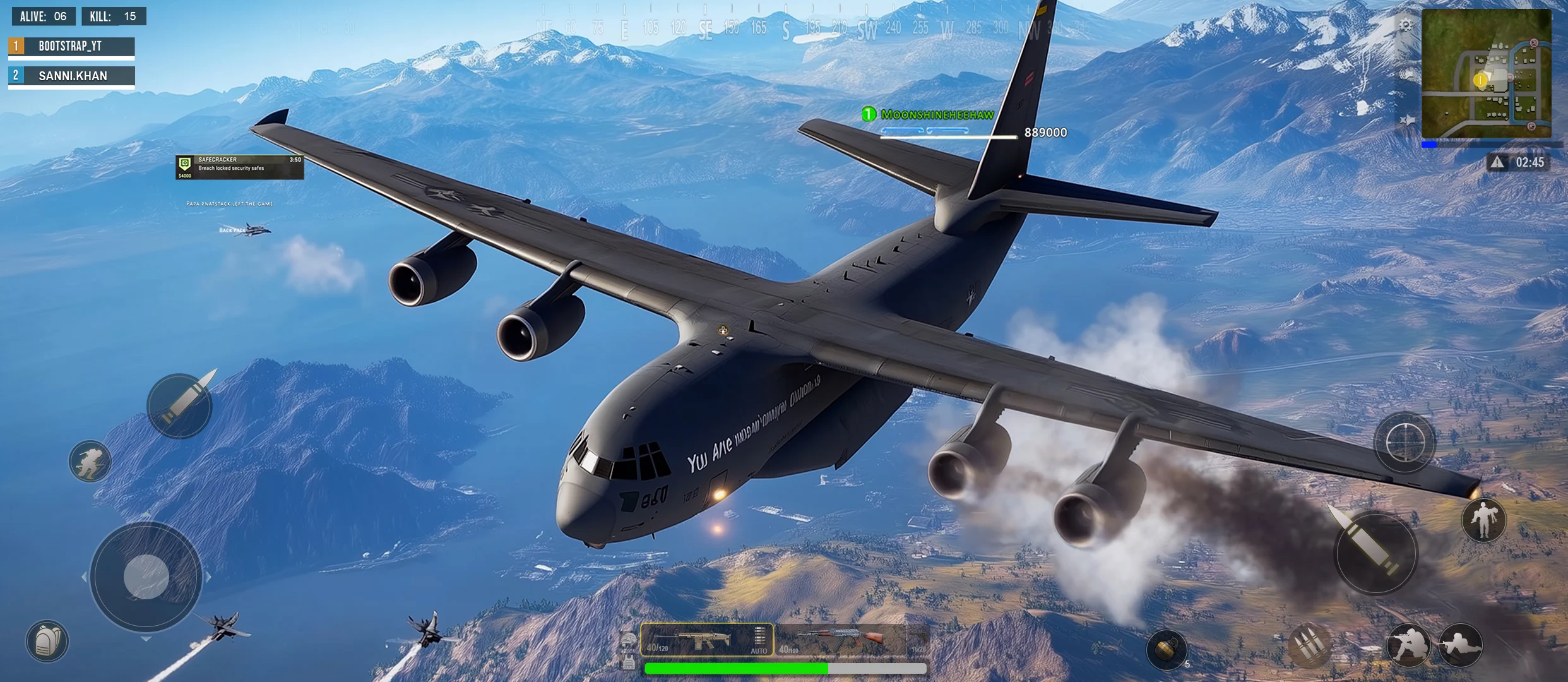Reload using the three-bullets ammo icon

coord(1309,646)
